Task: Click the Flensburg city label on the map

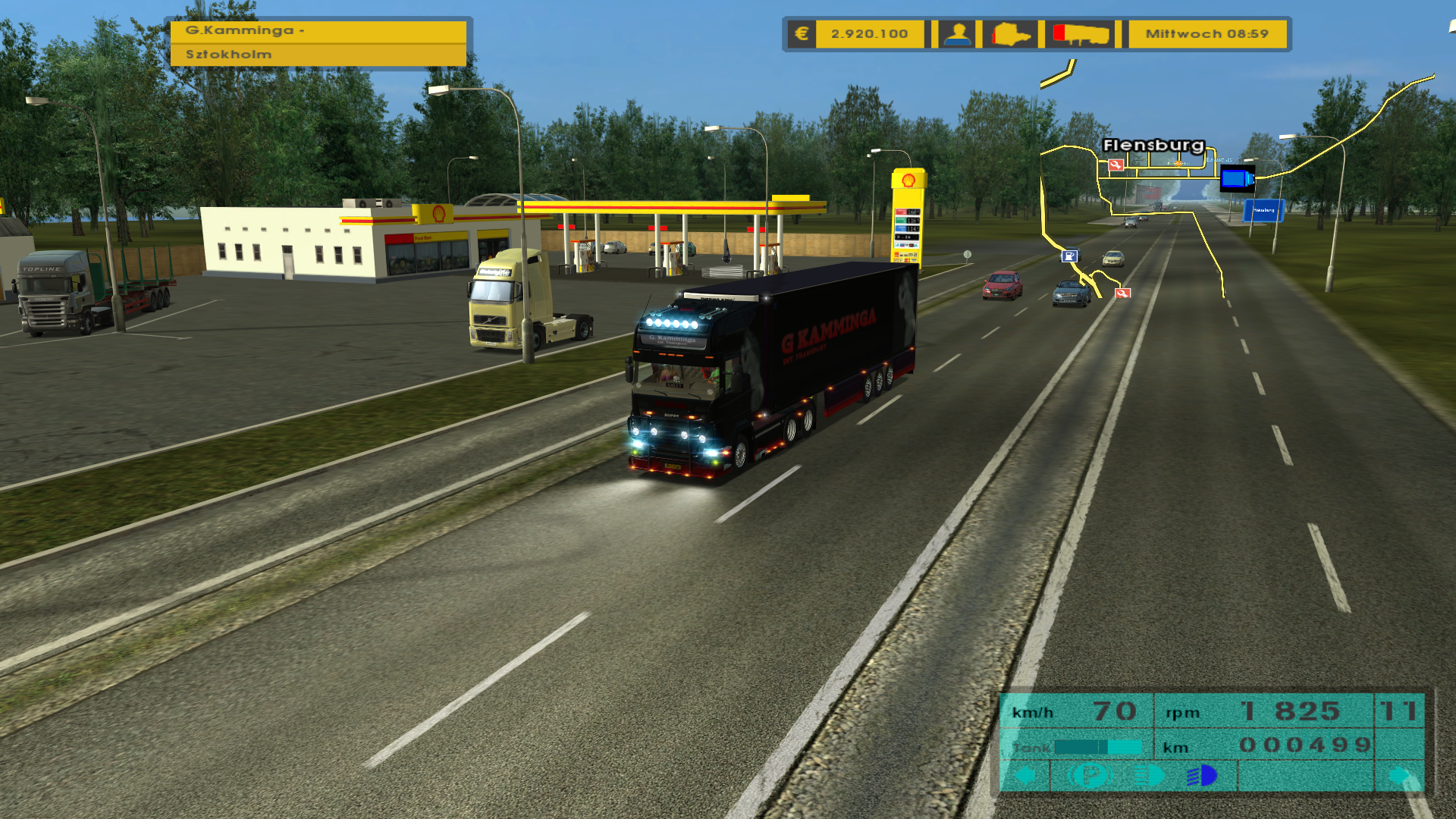Action: [x=1153, y=145]
